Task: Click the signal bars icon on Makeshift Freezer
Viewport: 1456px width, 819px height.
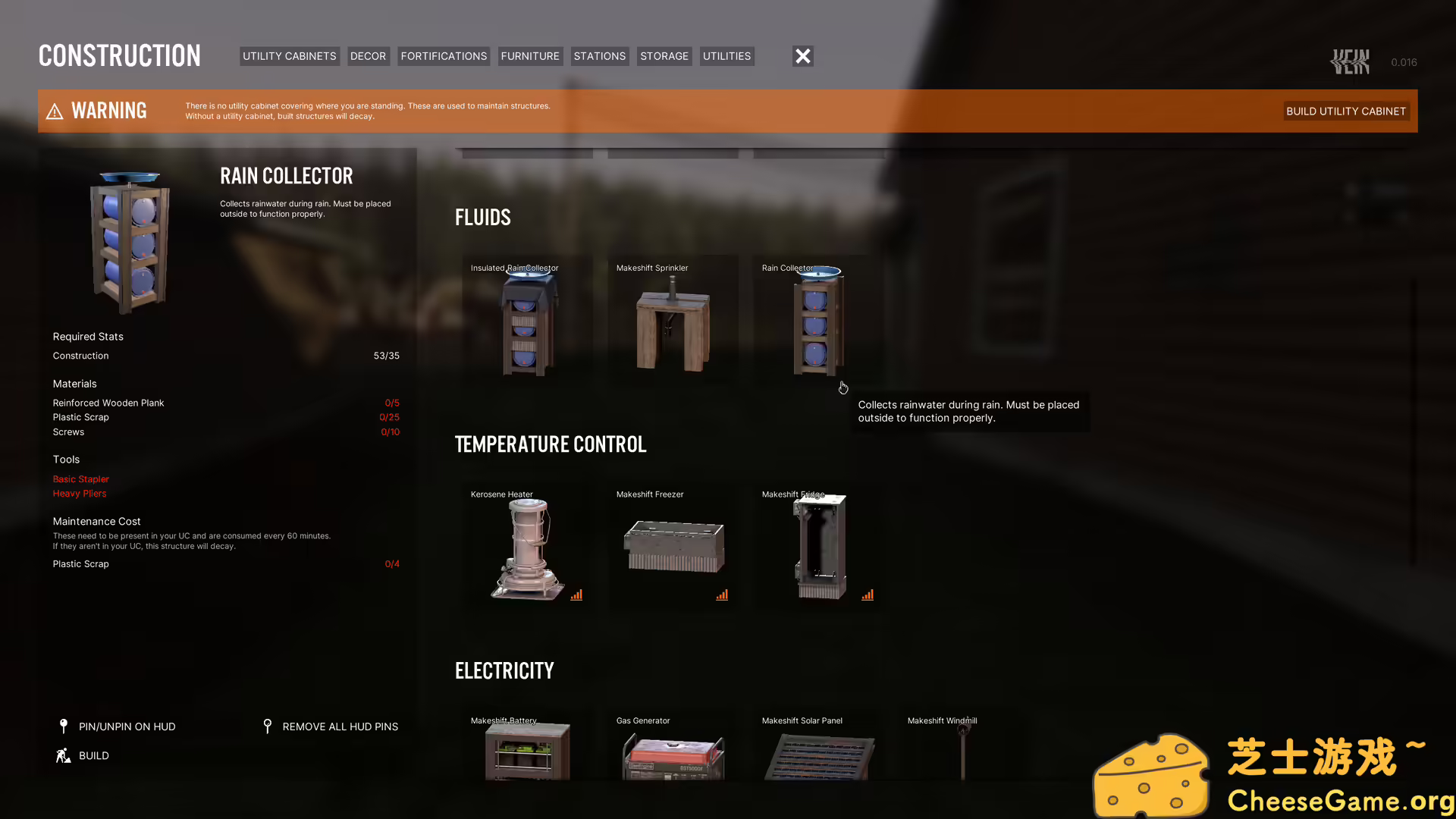Action: click(x=722, y=595)
